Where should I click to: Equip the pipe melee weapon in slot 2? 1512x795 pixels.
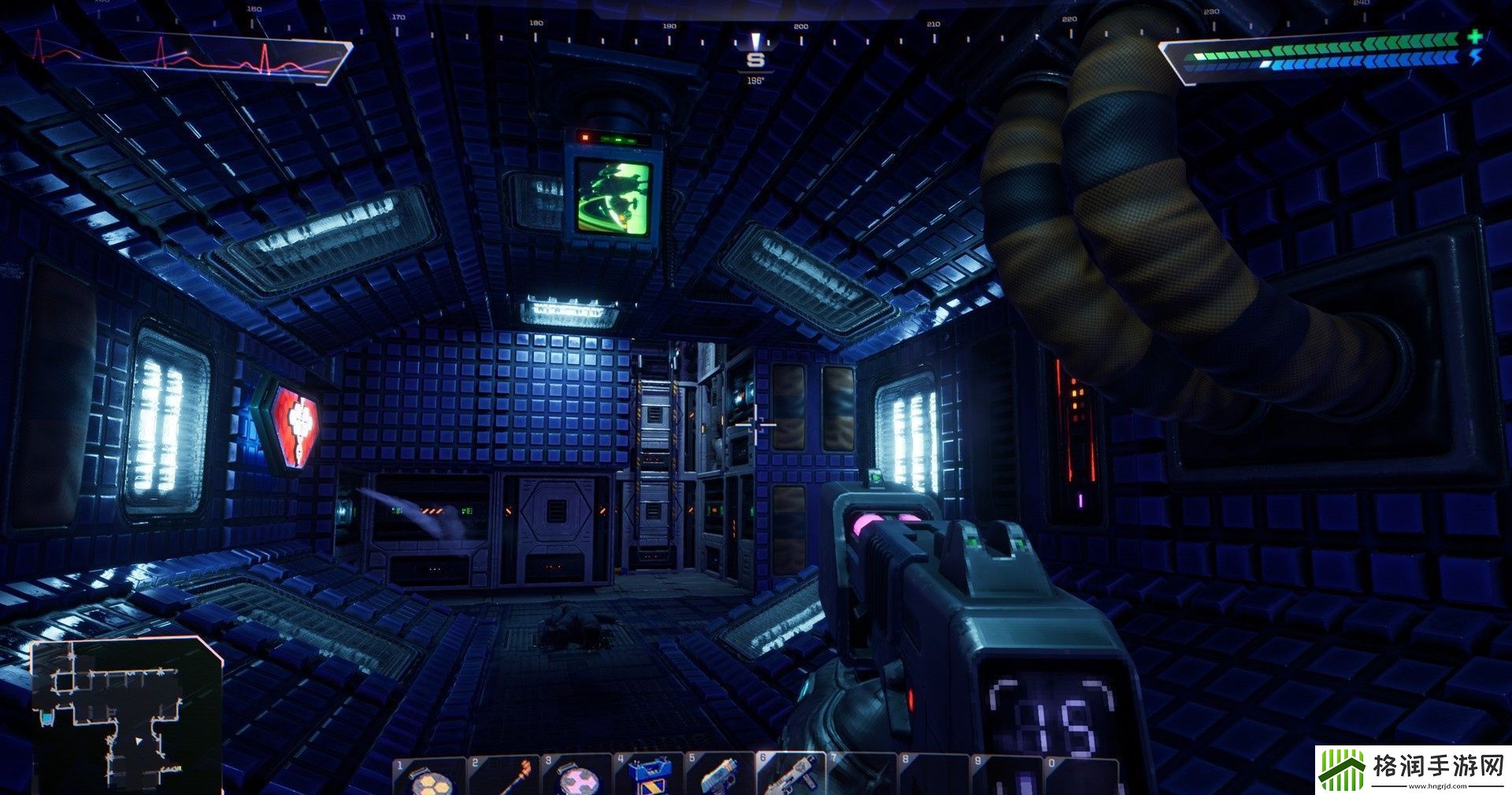(x=505, y=778)
